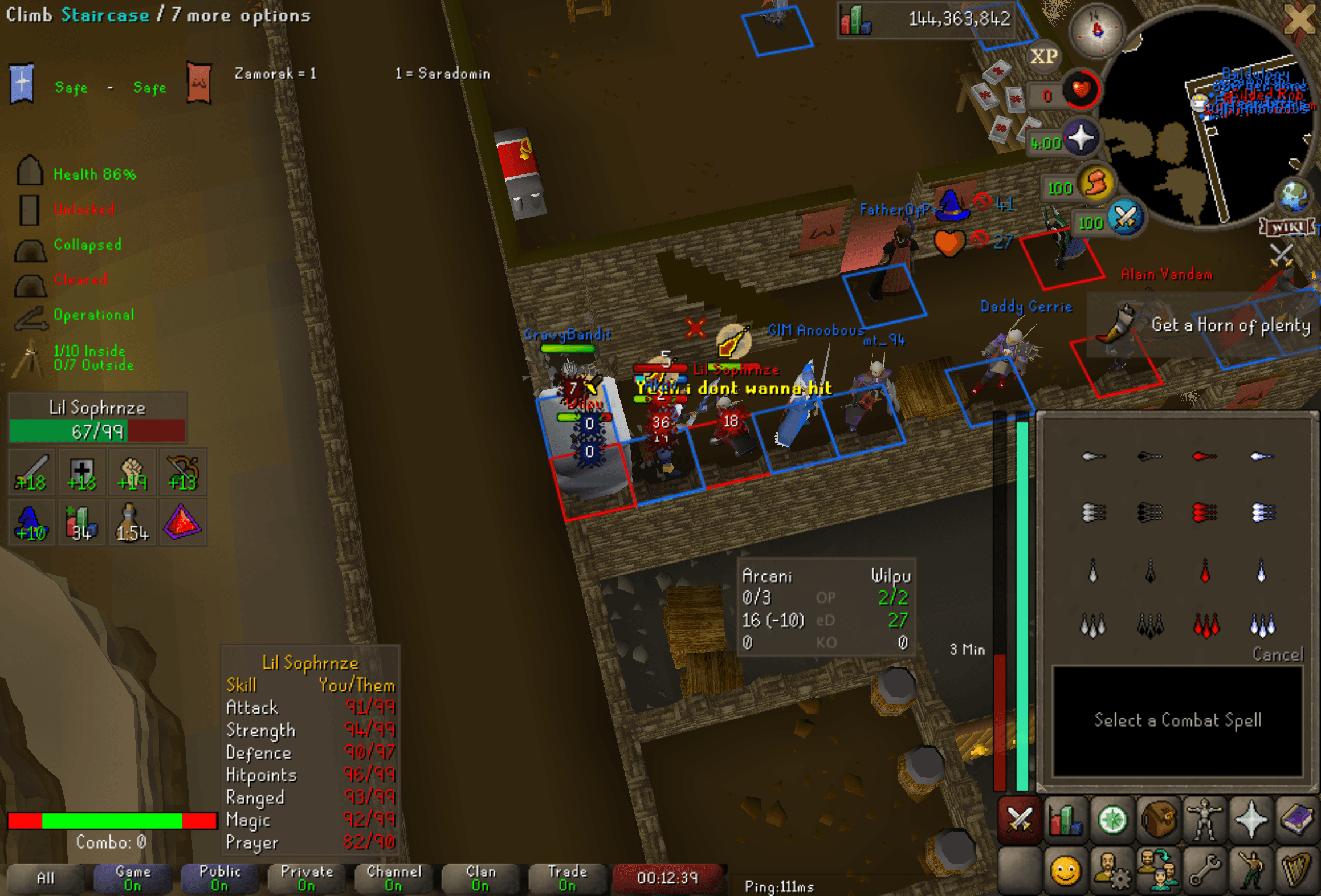1321x896 pixels.
Task: Open the Skills tab with bar chart icon
Action: pos(1065,821)
